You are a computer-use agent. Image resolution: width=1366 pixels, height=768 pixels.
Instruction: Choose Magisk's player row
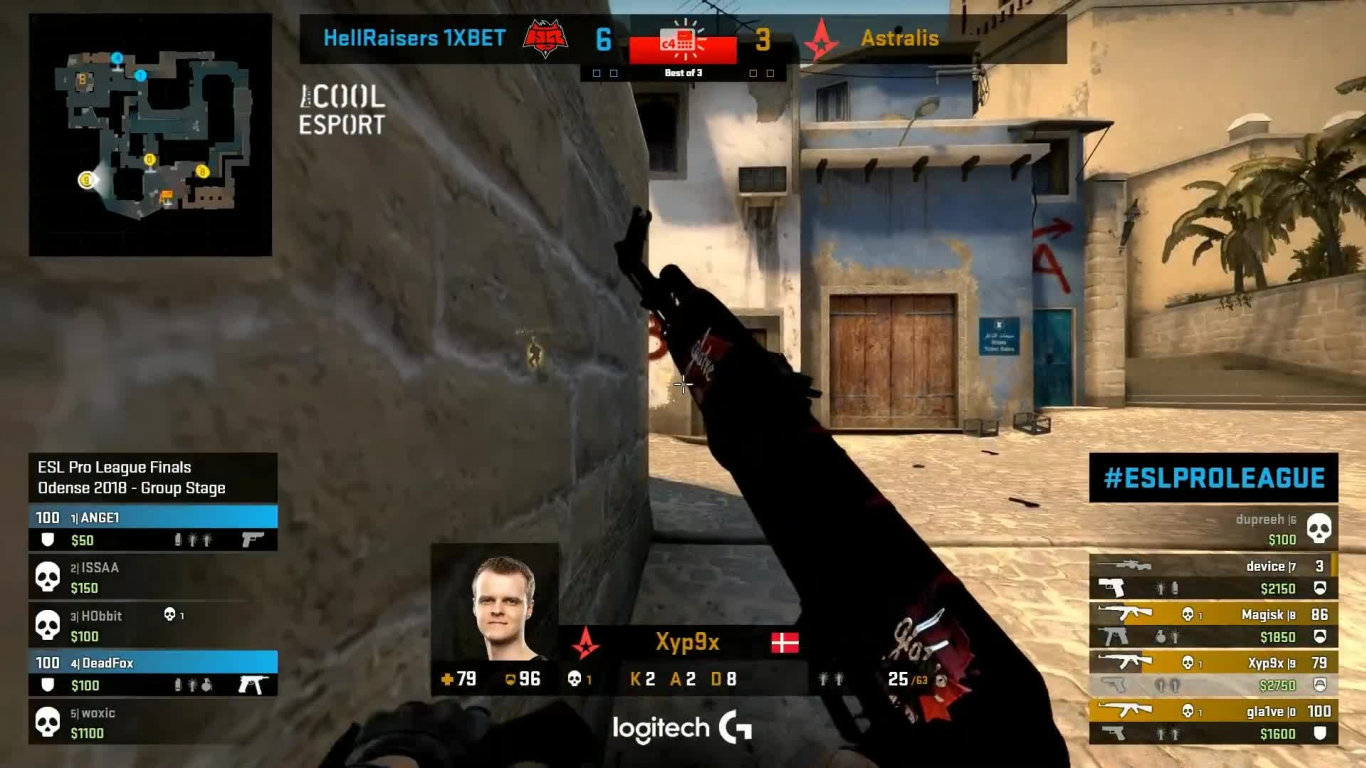[1213, 625]
